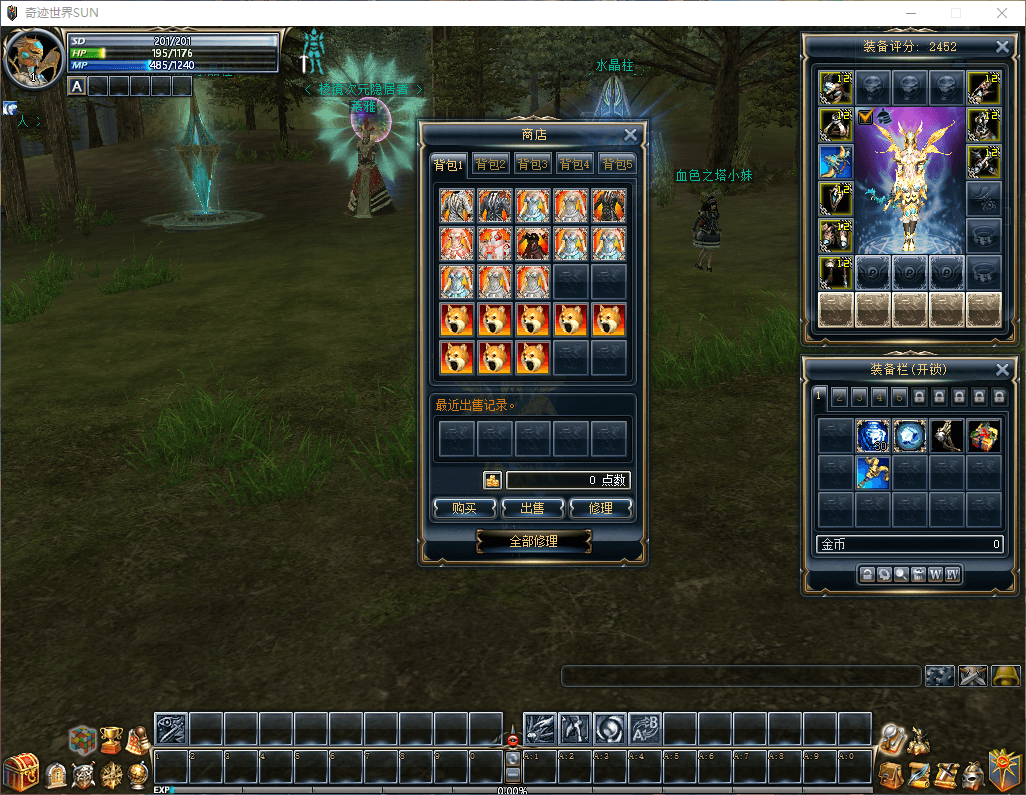This screenshot has height=795, width=1026.
Task: Choose the 出售 sell button
Action: [x=532, y=508]
